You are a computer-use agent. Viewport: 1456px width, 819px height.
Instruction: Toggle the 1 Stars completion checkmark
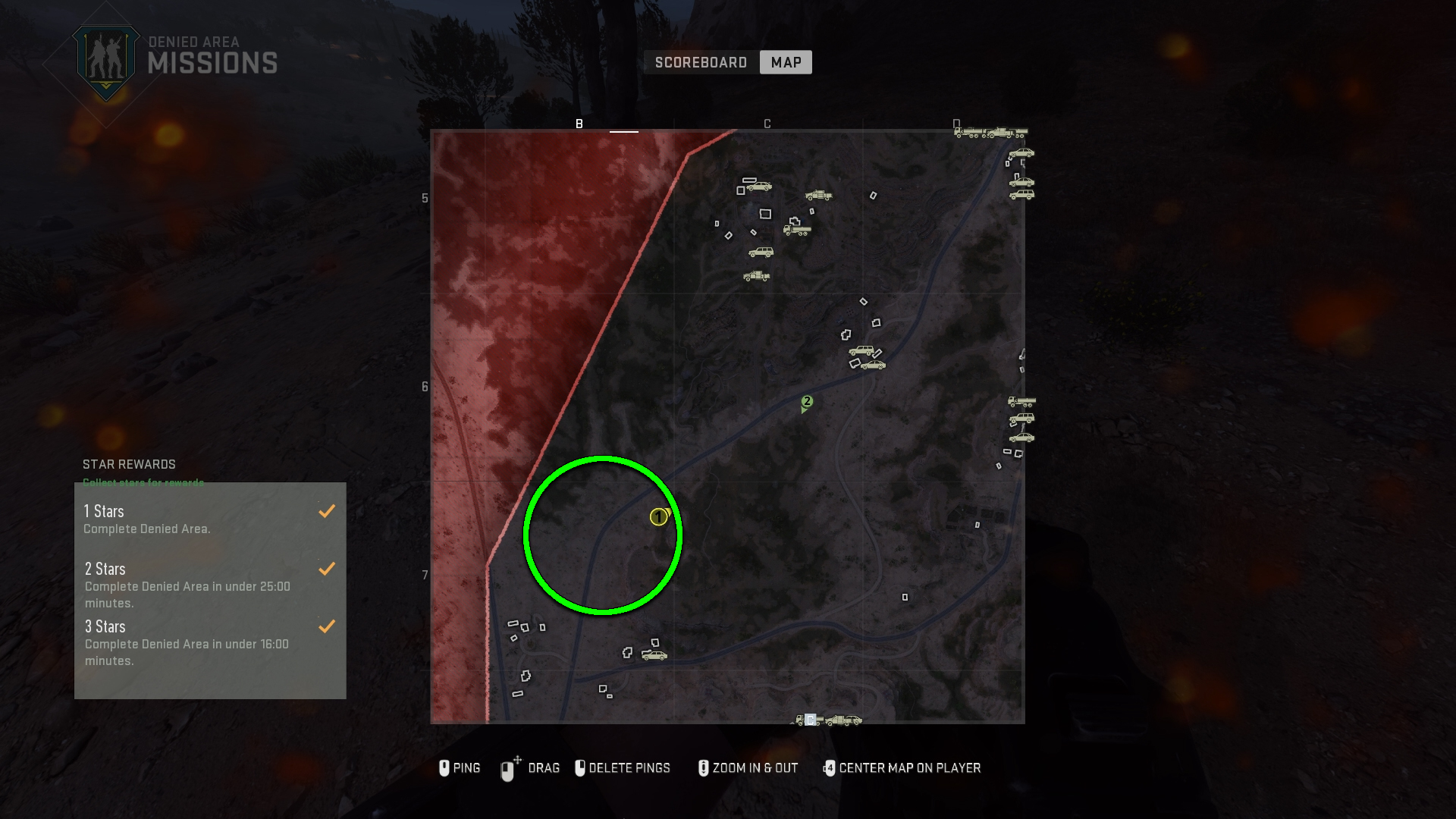(x=327, y=511)
